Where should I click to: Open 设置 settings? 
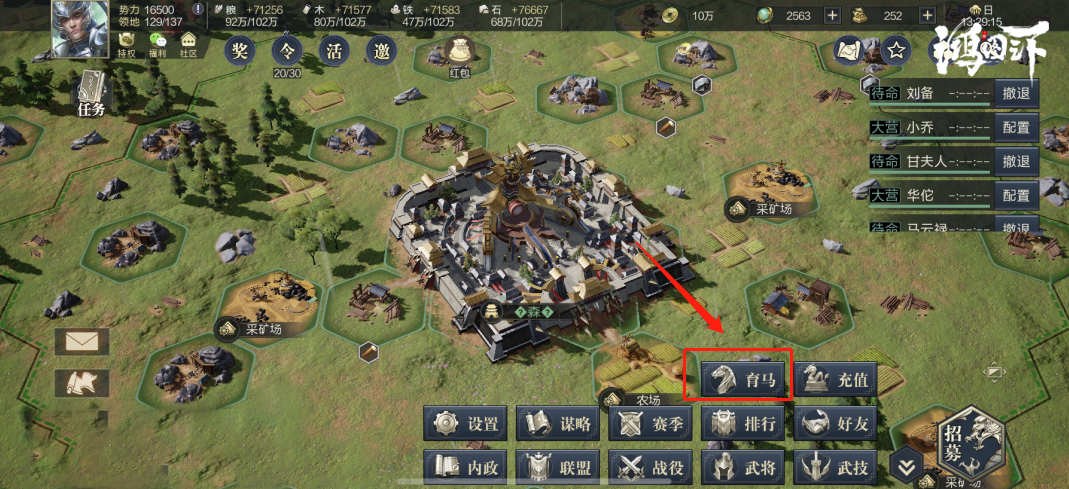coord(465,424)
